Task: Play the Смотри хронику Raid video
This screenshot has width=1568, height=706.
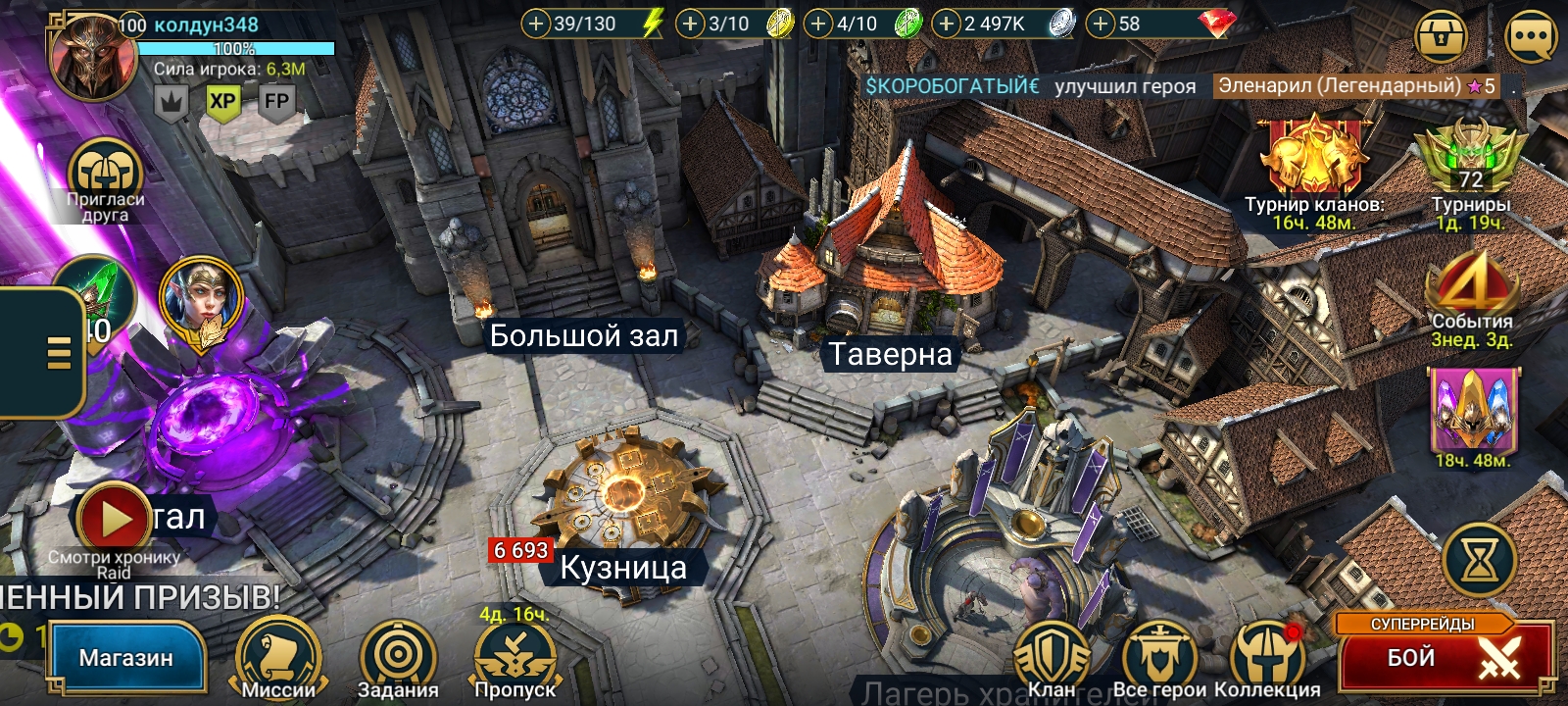Action: pos(115,520)
